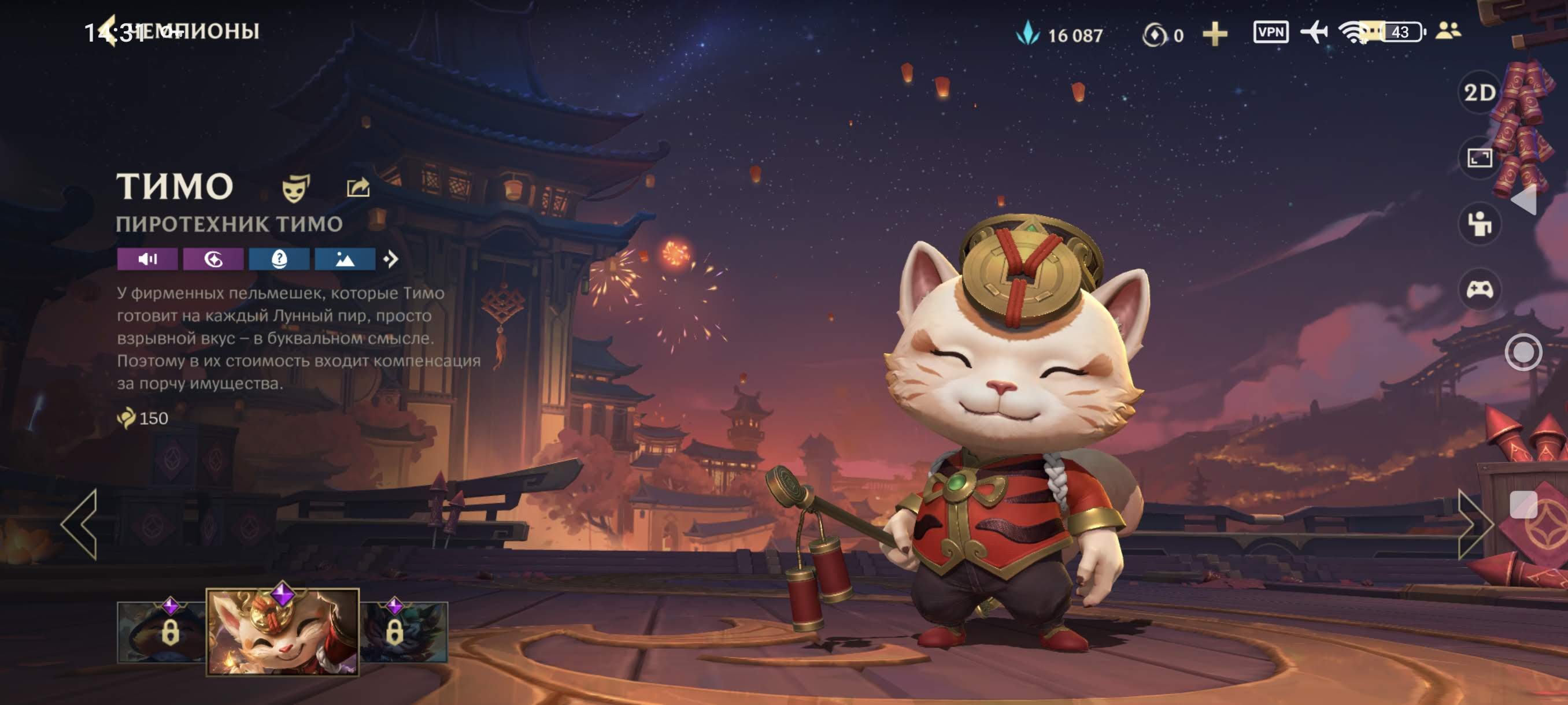Select the blue landscape image feature tag
1568x705 pixels.
(345, 259)
